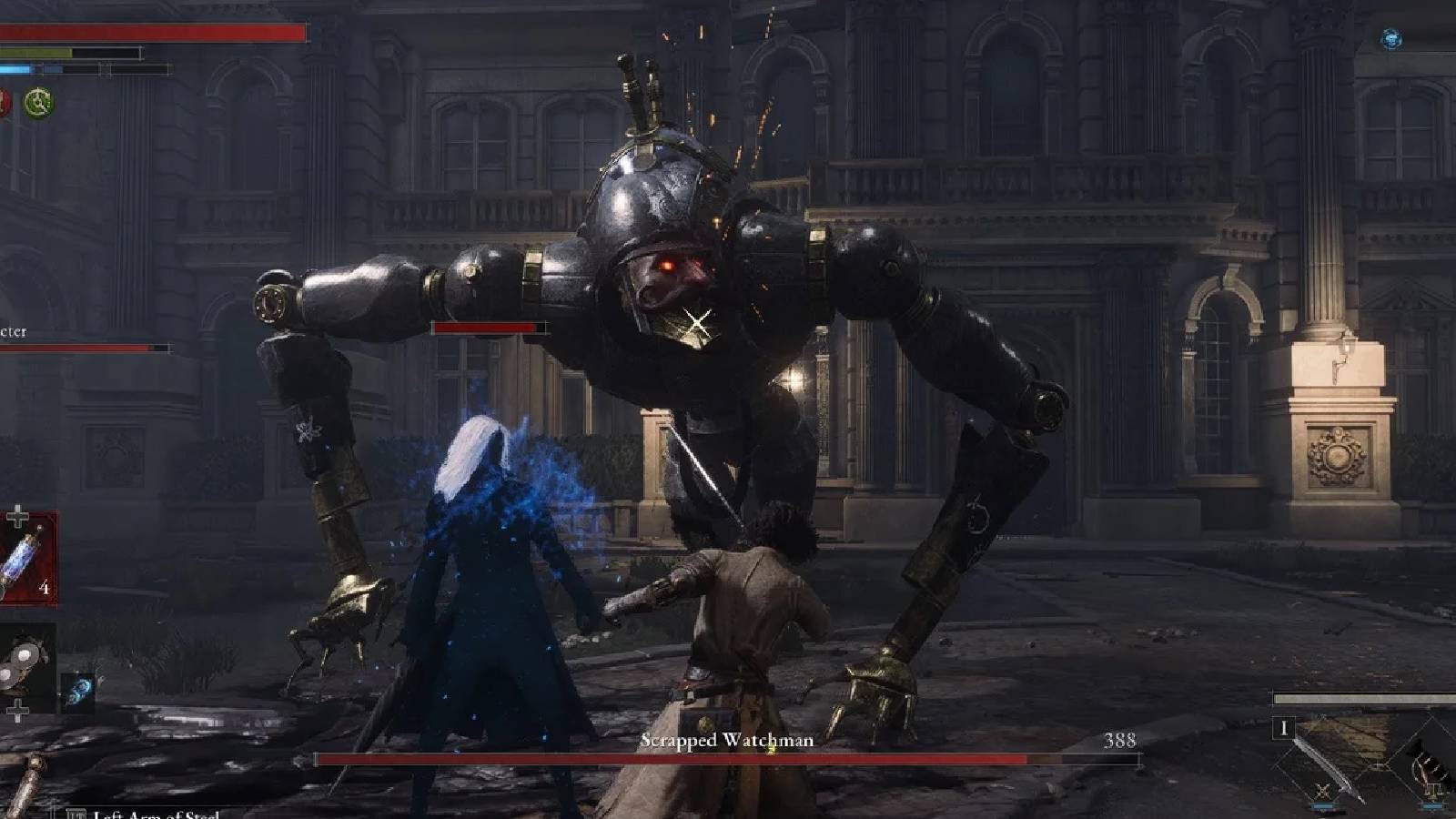
Task: Click the item count 4 on the Pulse Cell
Action: pos(45,586)
